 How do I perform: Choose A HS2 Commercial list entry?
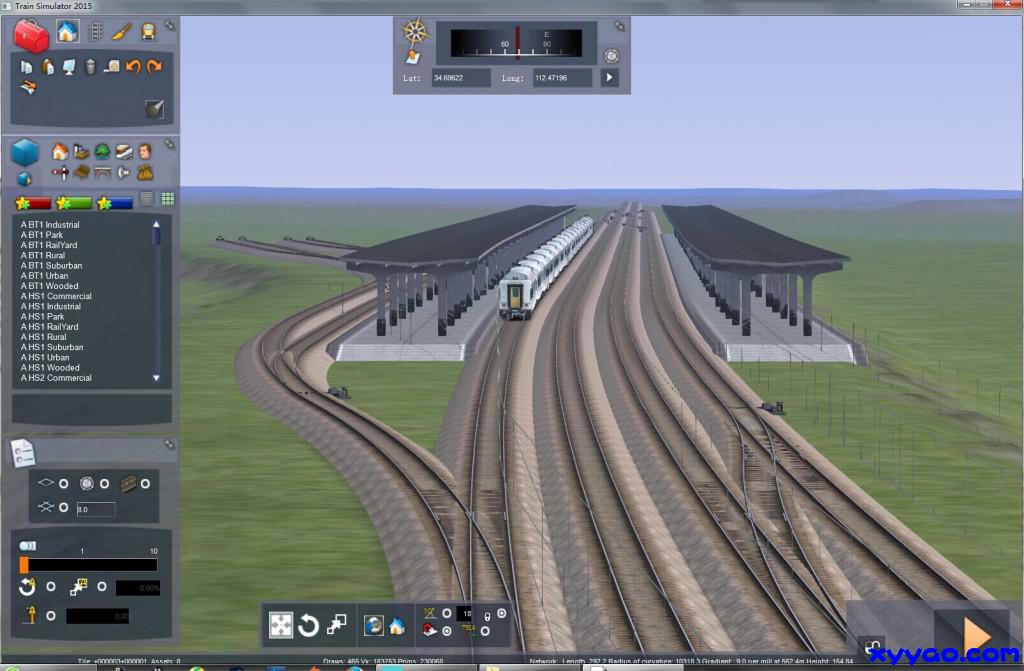(55, 378)
